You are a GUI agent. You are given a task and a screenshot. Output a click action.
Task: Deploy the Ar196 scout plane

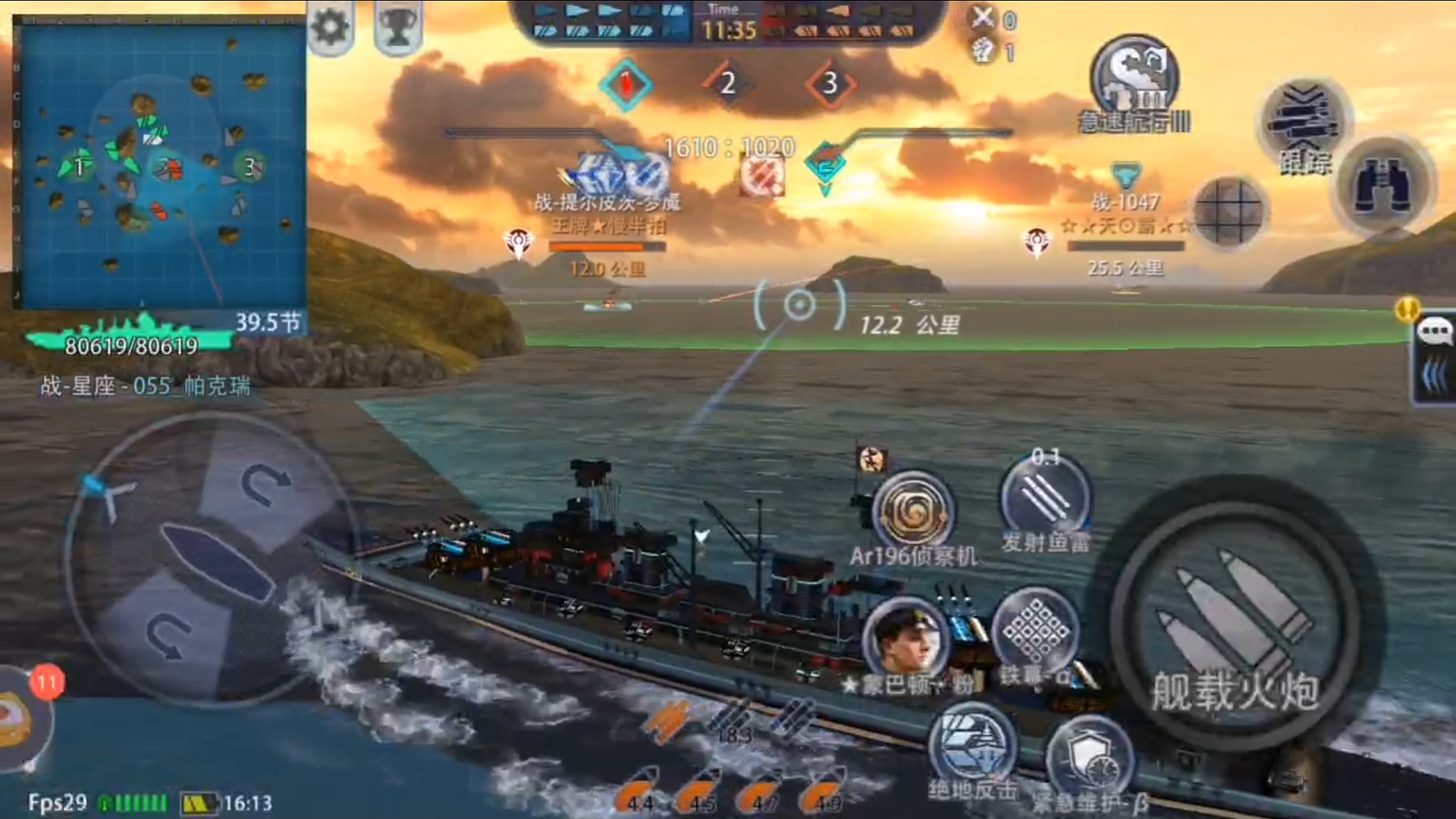click(x=913, y=512)
